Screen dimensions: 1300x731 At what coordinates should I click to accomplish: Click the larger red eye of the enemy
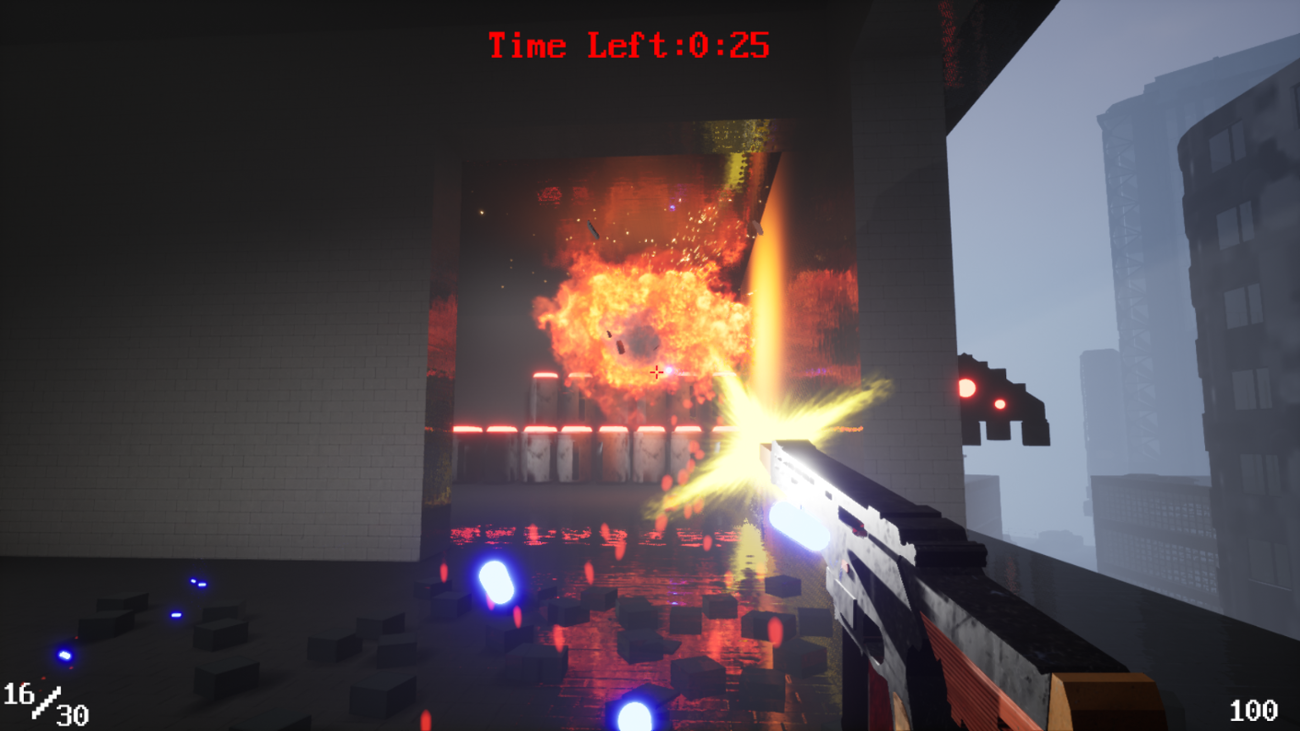(967, 385)
